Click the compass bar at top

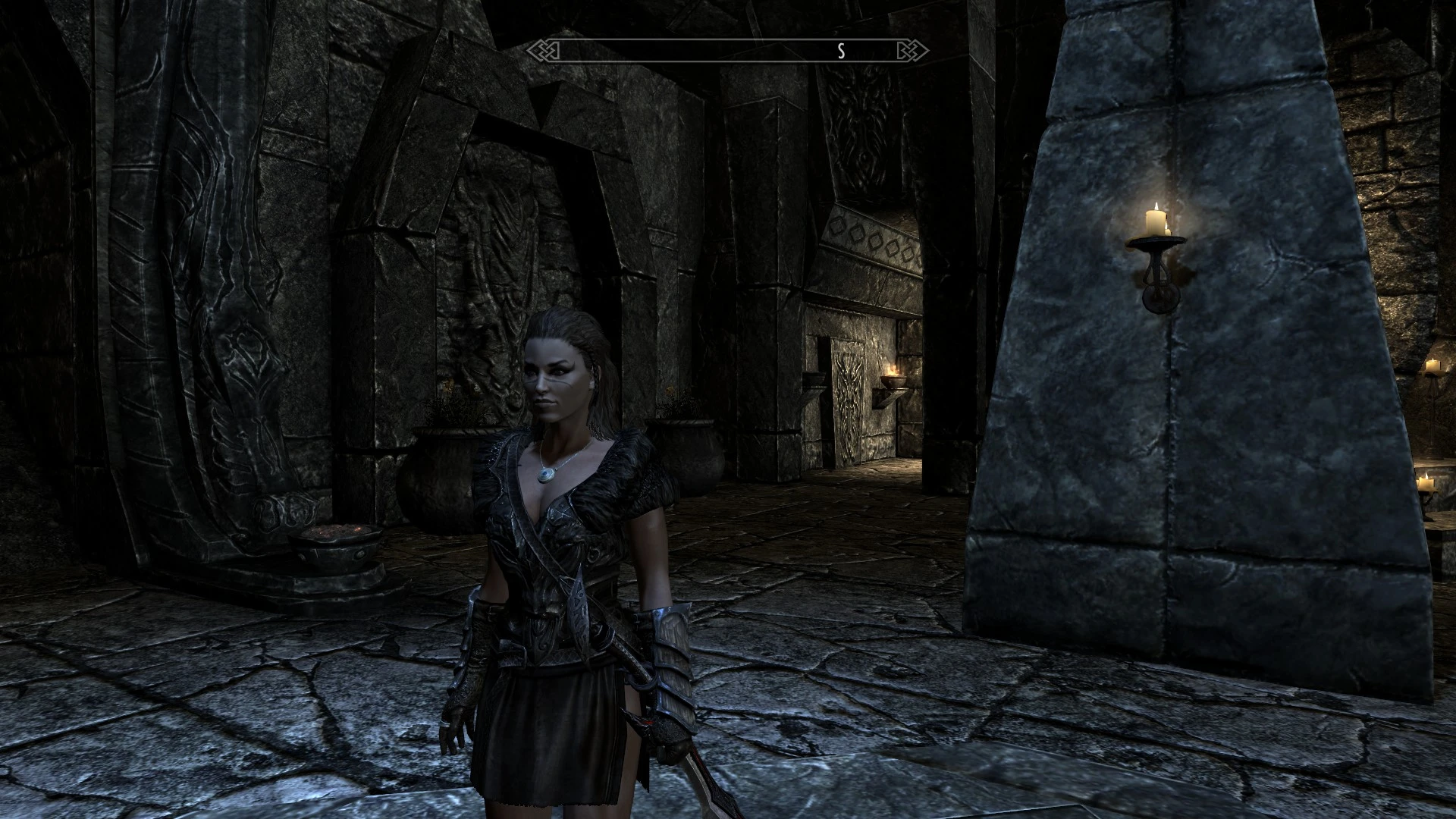[x=728, y=51]
